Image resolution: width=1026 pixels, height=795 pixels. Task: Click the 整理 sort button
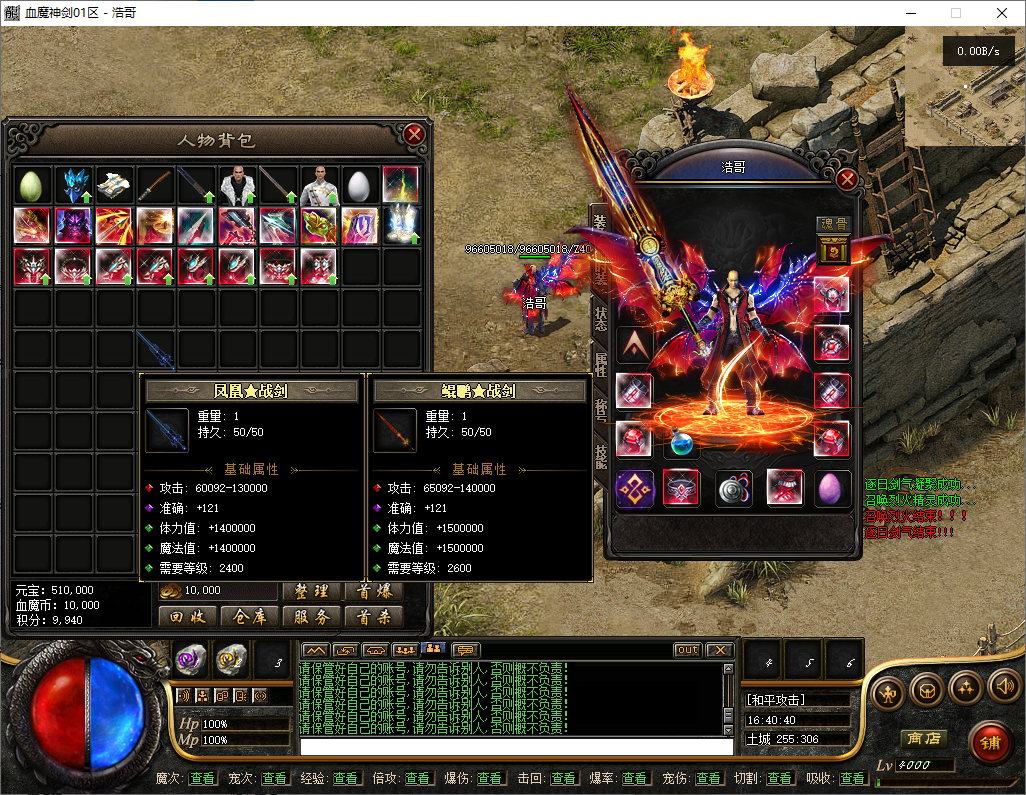pos(312,591)
